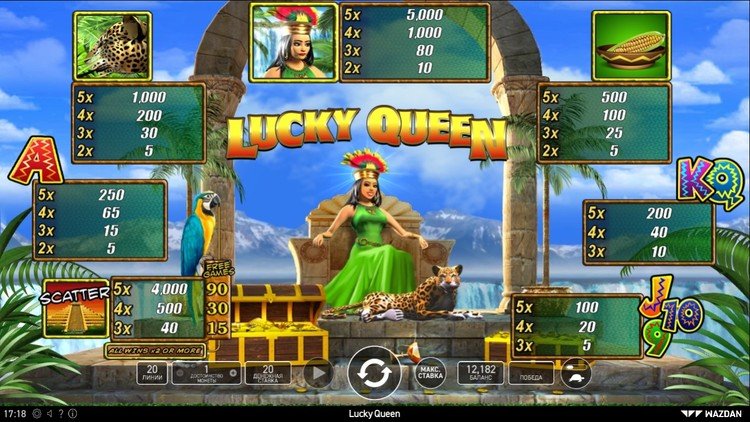The height and width of the screenshot is (422, 750).
Task: Open help via the question mark icon
Action: pyautogui.click(x=61, y=413)
